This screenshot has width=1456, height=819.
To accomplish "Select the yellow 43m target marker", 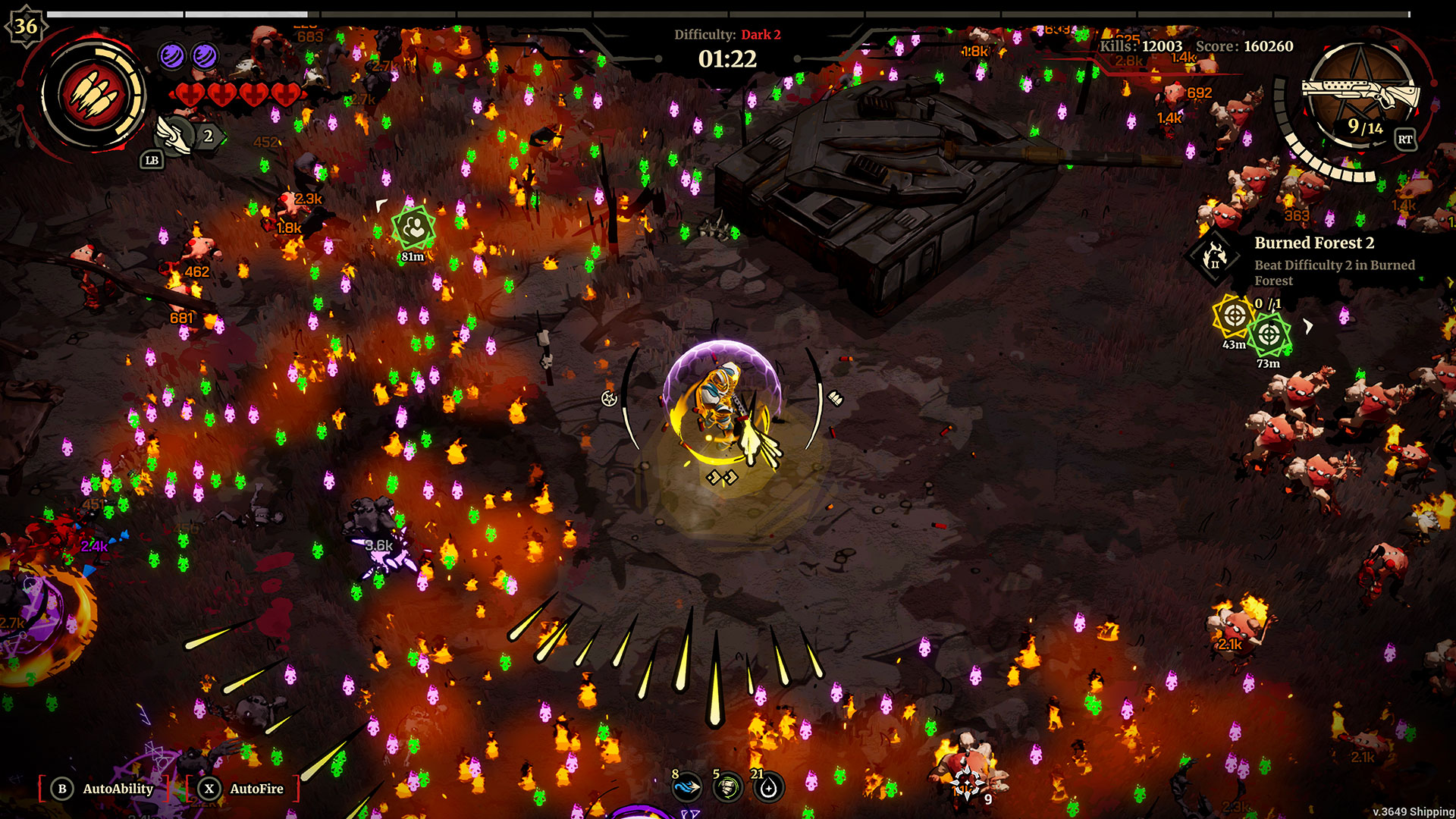I will (x=1233, y=315).
